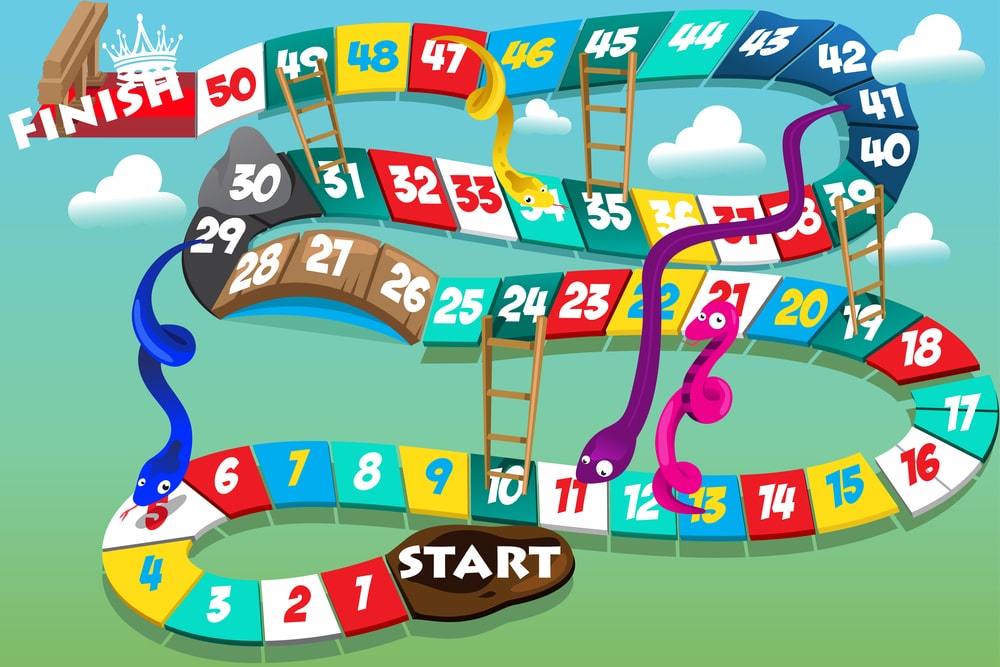Viewport: 1000px width, 667px height.
Task: Select the red tile numbered 6
Action: click(225, 477)
